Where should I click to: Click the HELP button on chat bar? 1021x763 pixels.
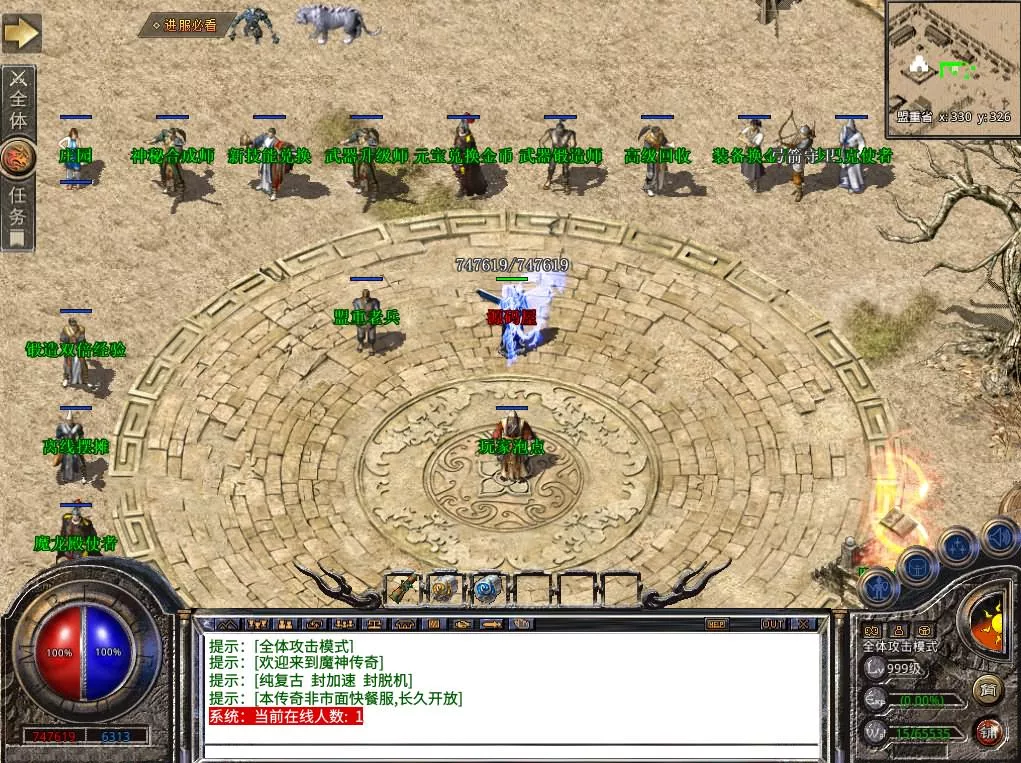pyautogui.click(x=716, y=624)
